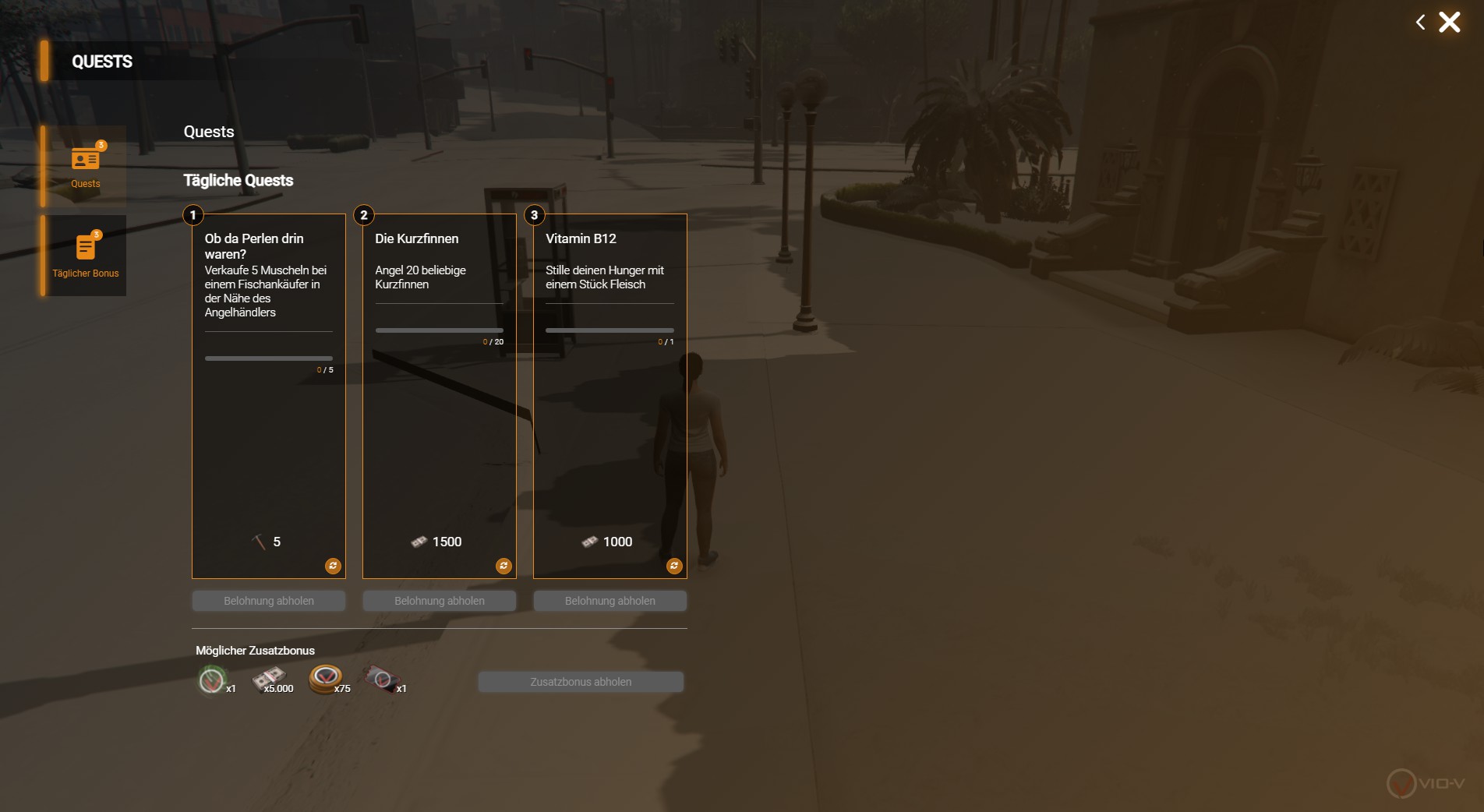Swap out the Vitamin B12 quest
This screenshot has height=812, width=1484.
tap(674, 566)
